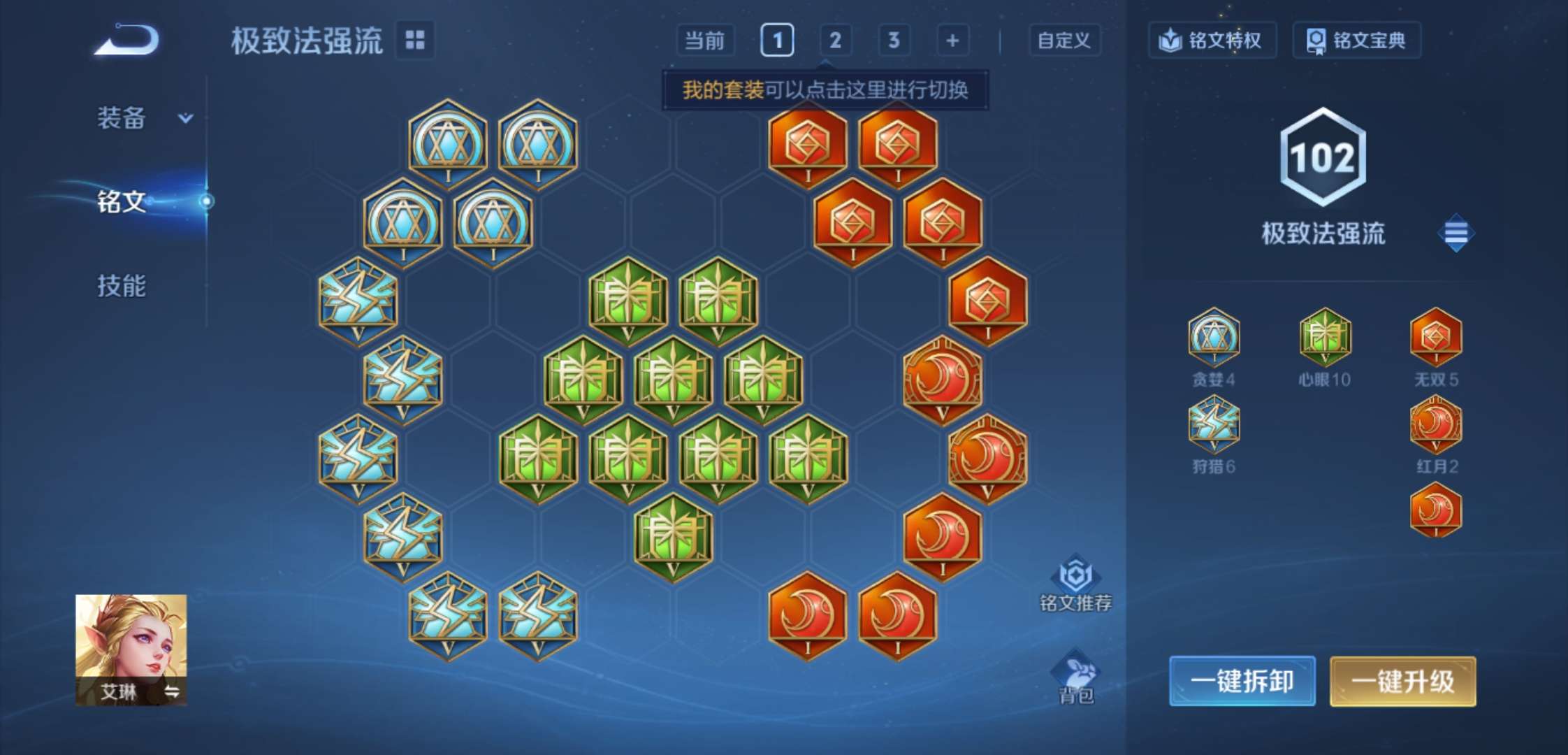The width and height of the screenshot is (1568, 755).
Task: Switch to the 当前 current tab
Action: (x=707, y=40)
